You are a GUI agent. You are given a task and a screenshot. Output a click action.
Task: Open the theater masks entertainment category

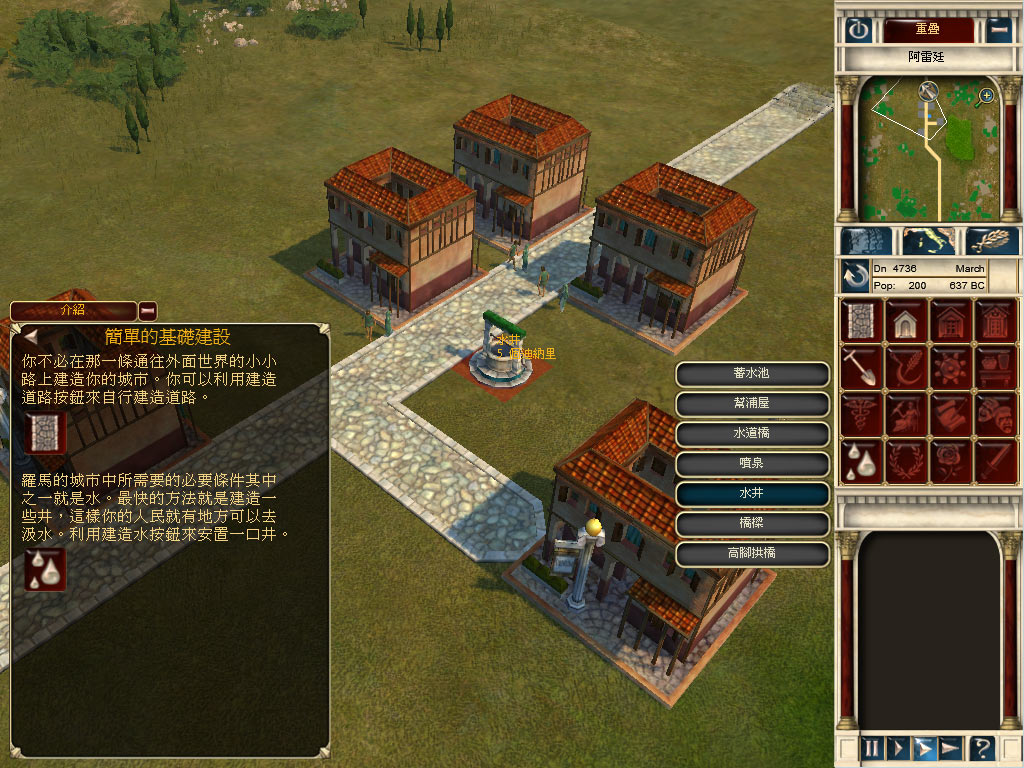[996, 412]
